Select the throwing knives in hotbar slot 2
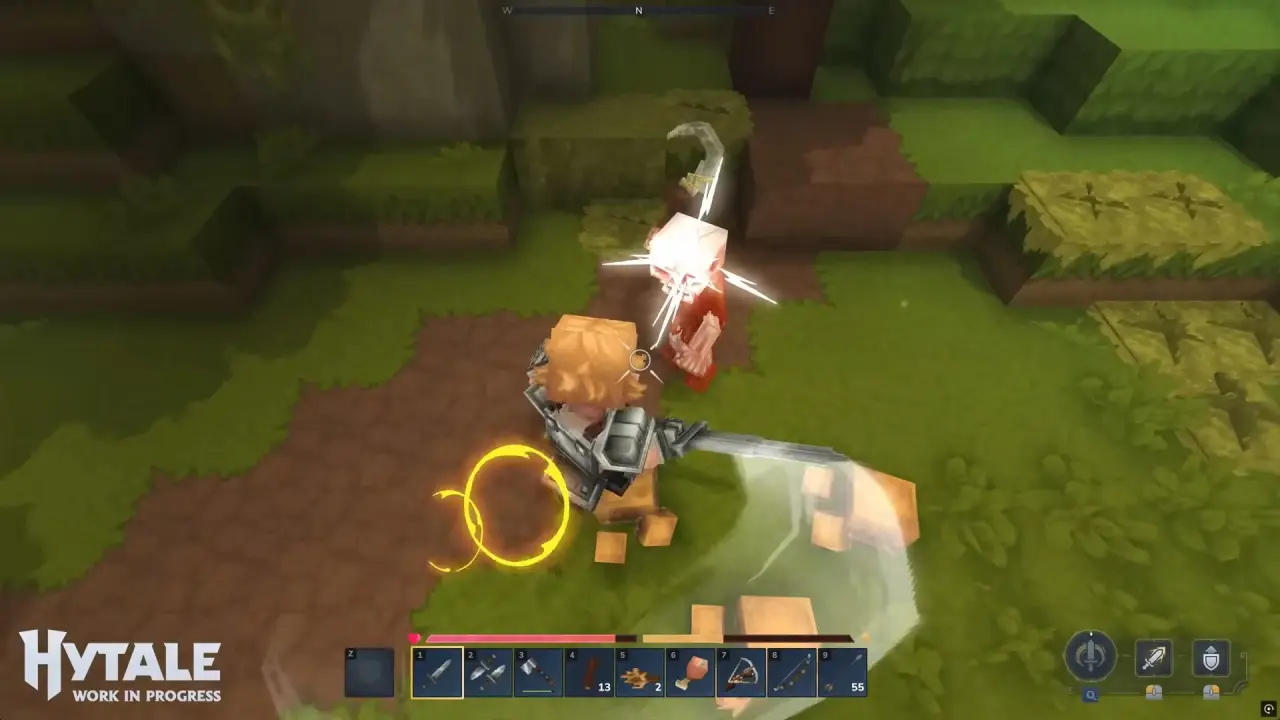The height and width of the screenshot is (720, 1280). pos(490,672)
